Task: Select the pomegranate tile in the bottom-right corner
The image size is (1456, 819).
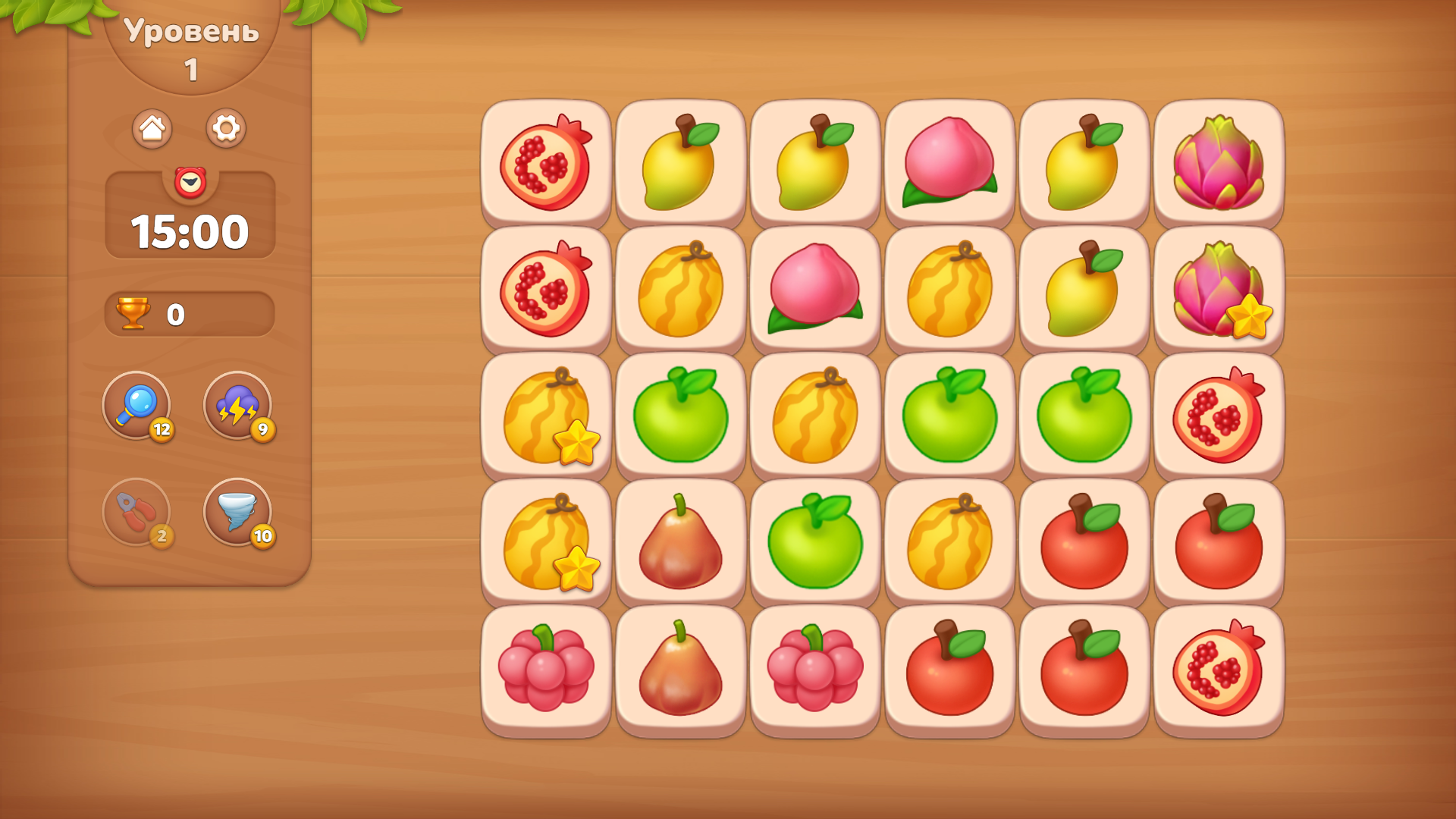Action: click(x=1219, y=669)
